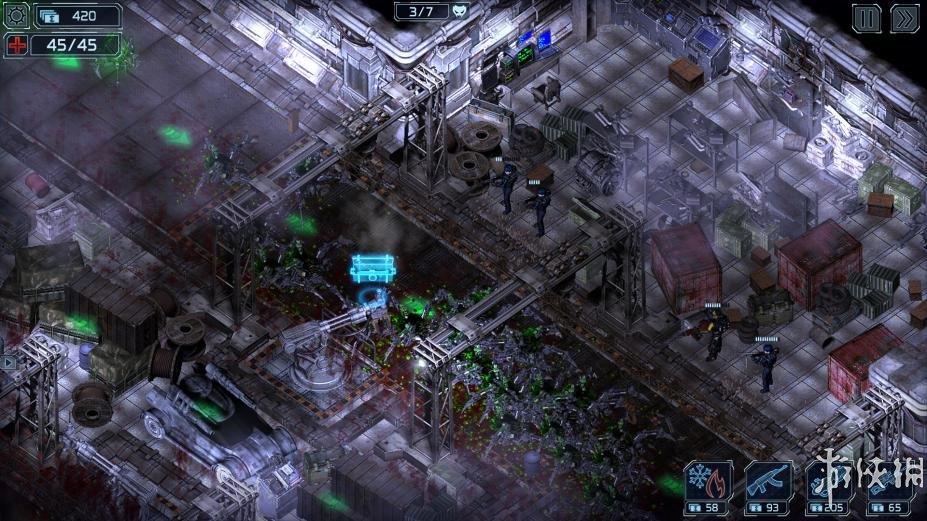Viewport: 927px width, 521px height.
Task: Select the snowflake and flame tower costing 58
Action: click(x=708, y=485)
